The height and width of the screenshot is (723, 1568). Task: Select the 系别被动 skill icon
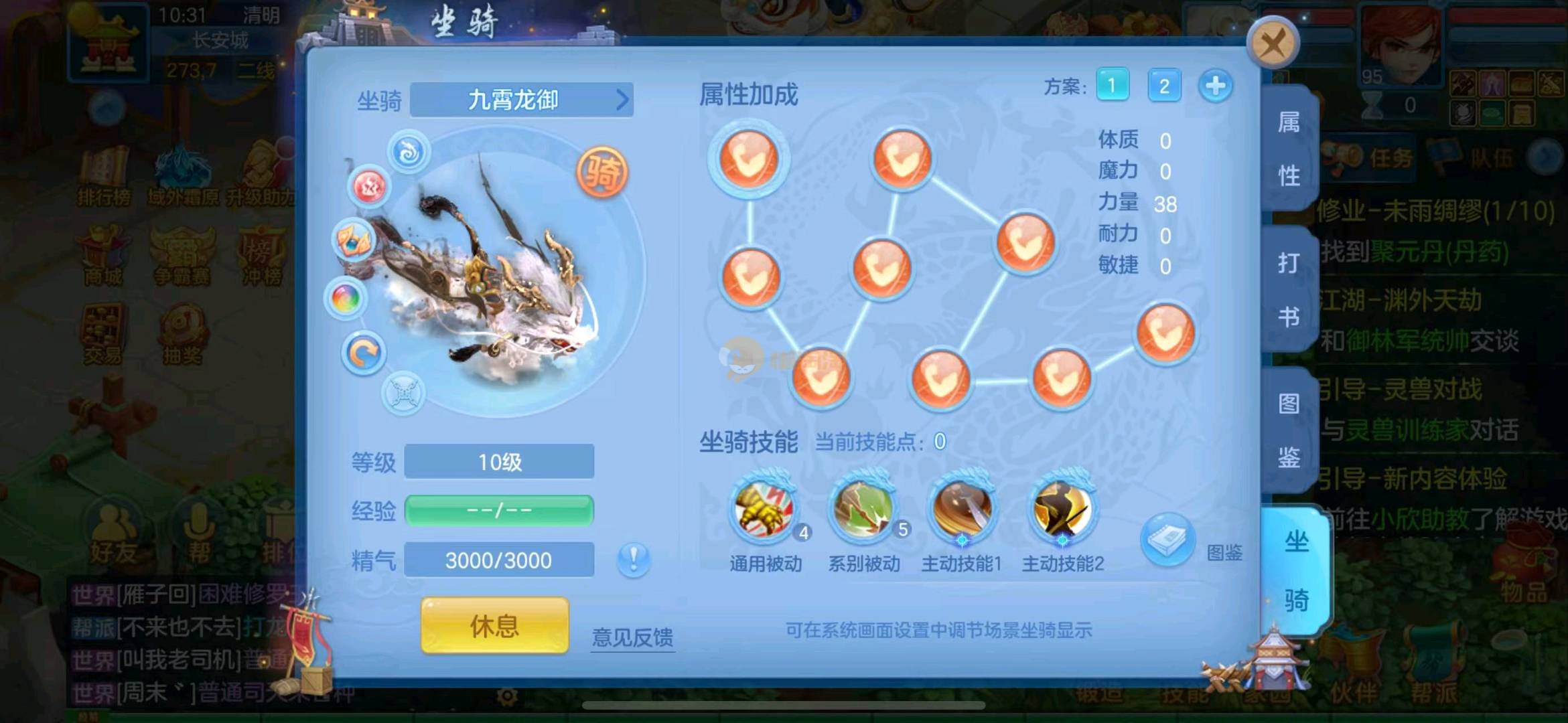tap(864, 510)
